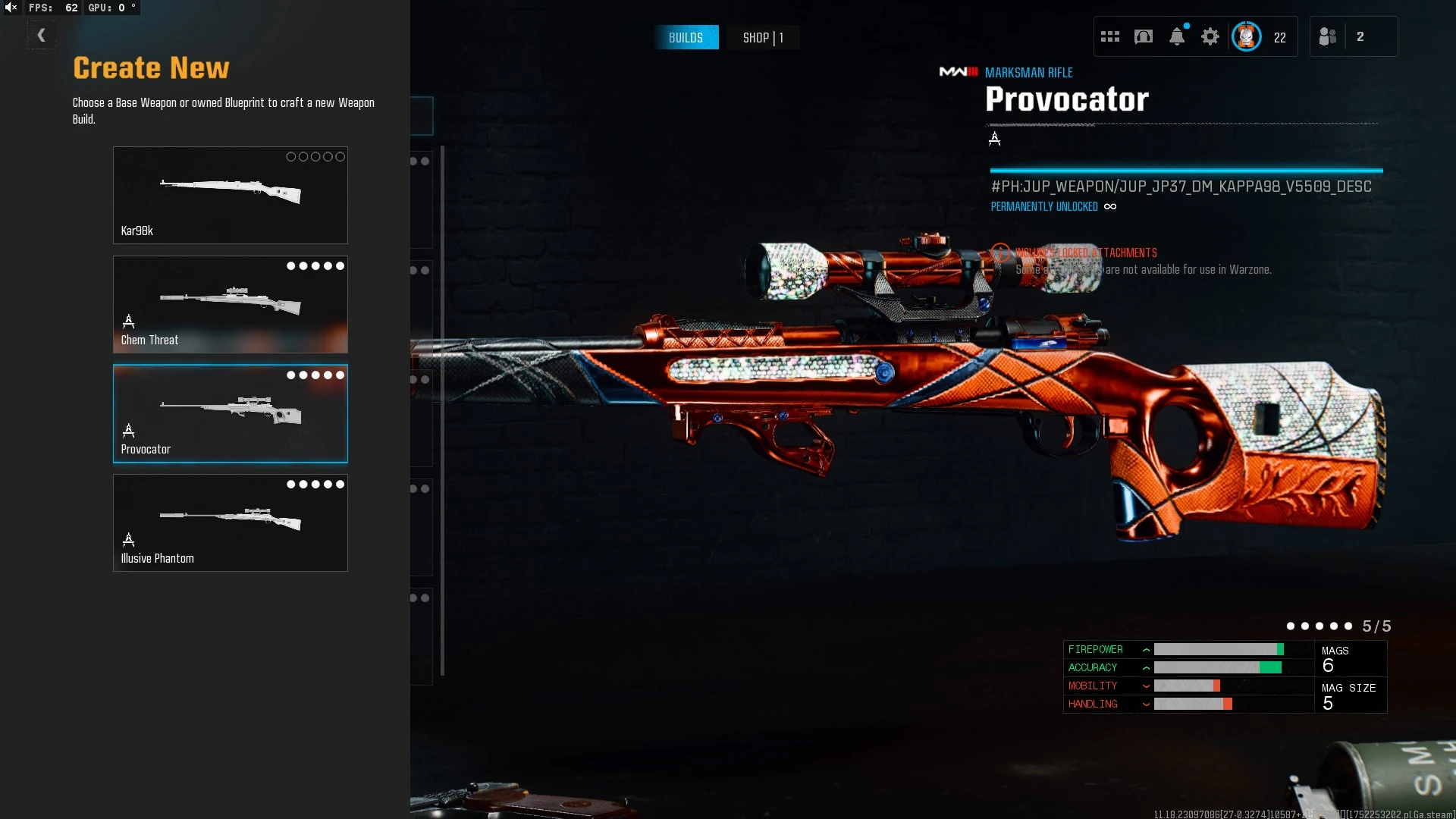The width and height of the screenshot is (1456, 819).
Task: Open settings with the gear icon
Action: (x=1210, y=36)
